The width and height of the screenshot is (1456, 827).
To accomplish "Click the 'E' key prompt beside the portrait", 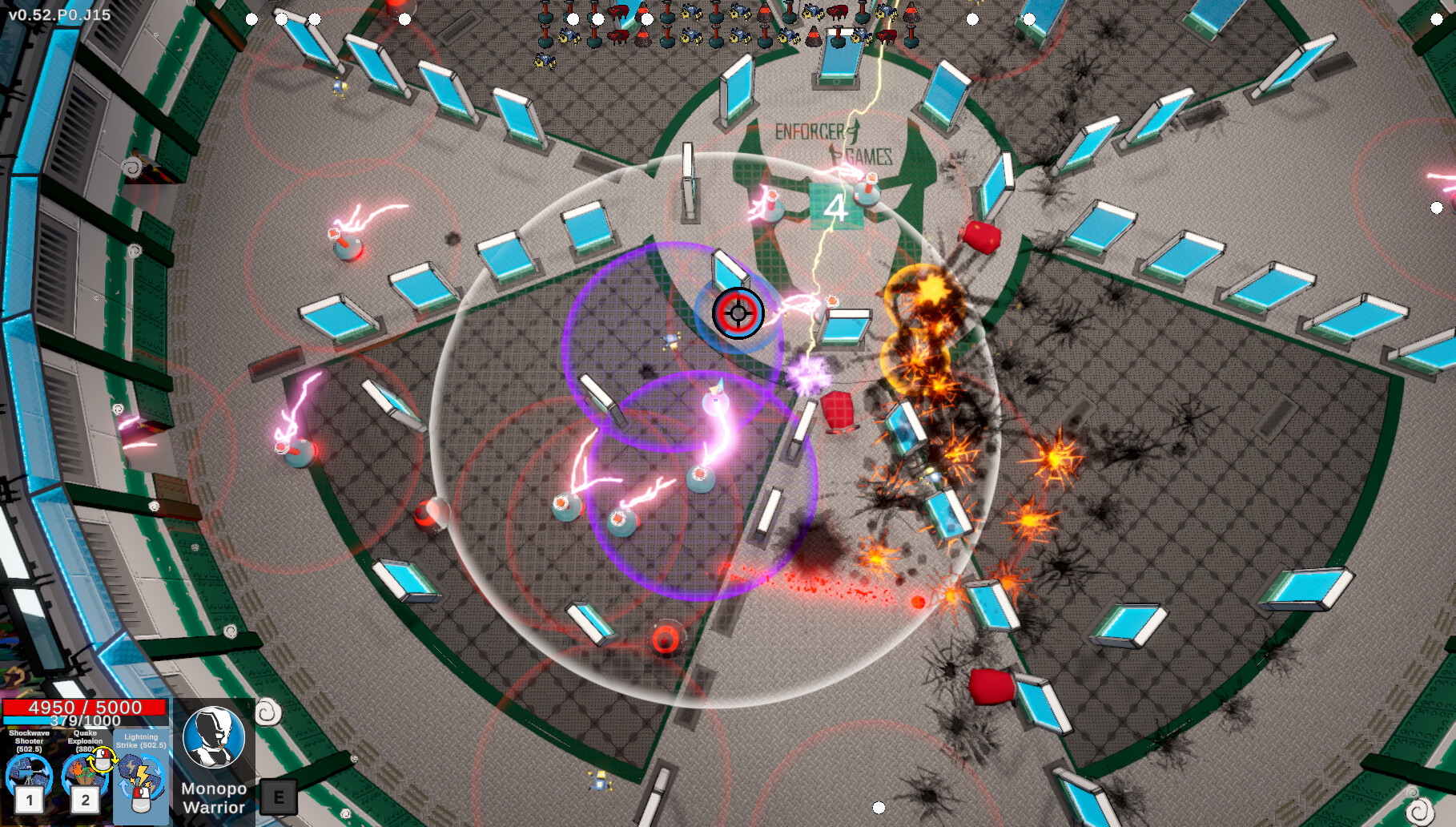I will [279, 797].
